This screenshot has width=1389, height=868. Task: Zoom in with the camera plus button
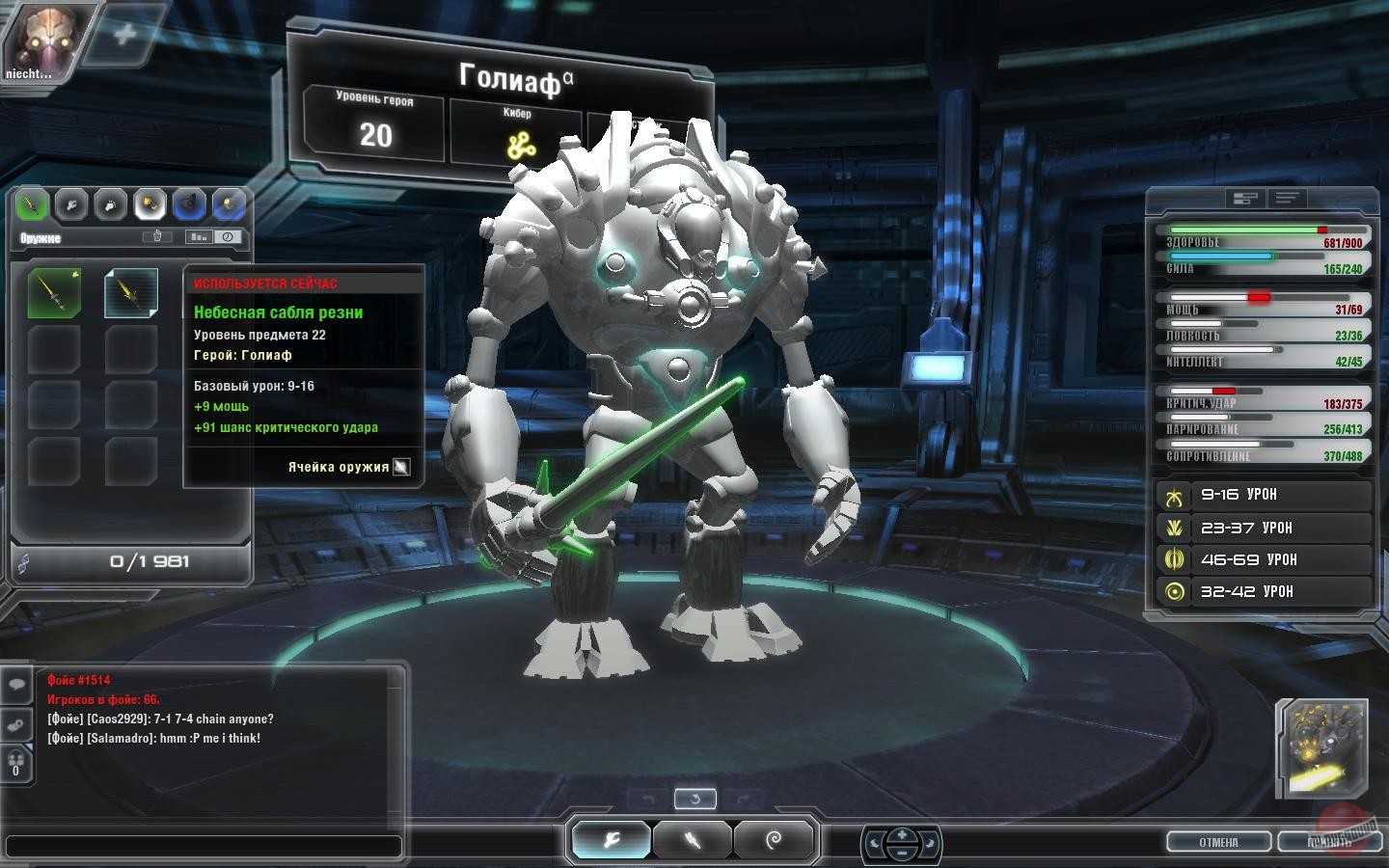click(x=902, y=834)
